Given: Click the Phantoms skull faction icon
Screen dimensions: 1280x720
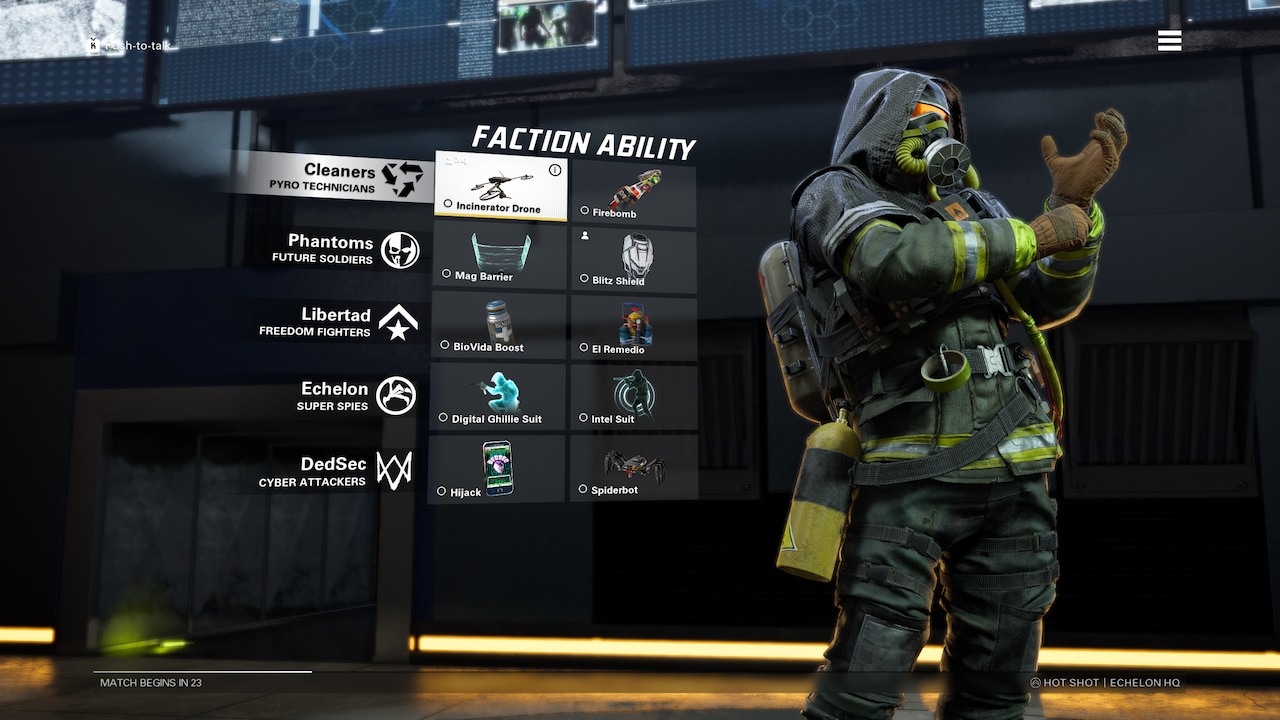Looking at the screenshot, I should [x=403, y=249].
